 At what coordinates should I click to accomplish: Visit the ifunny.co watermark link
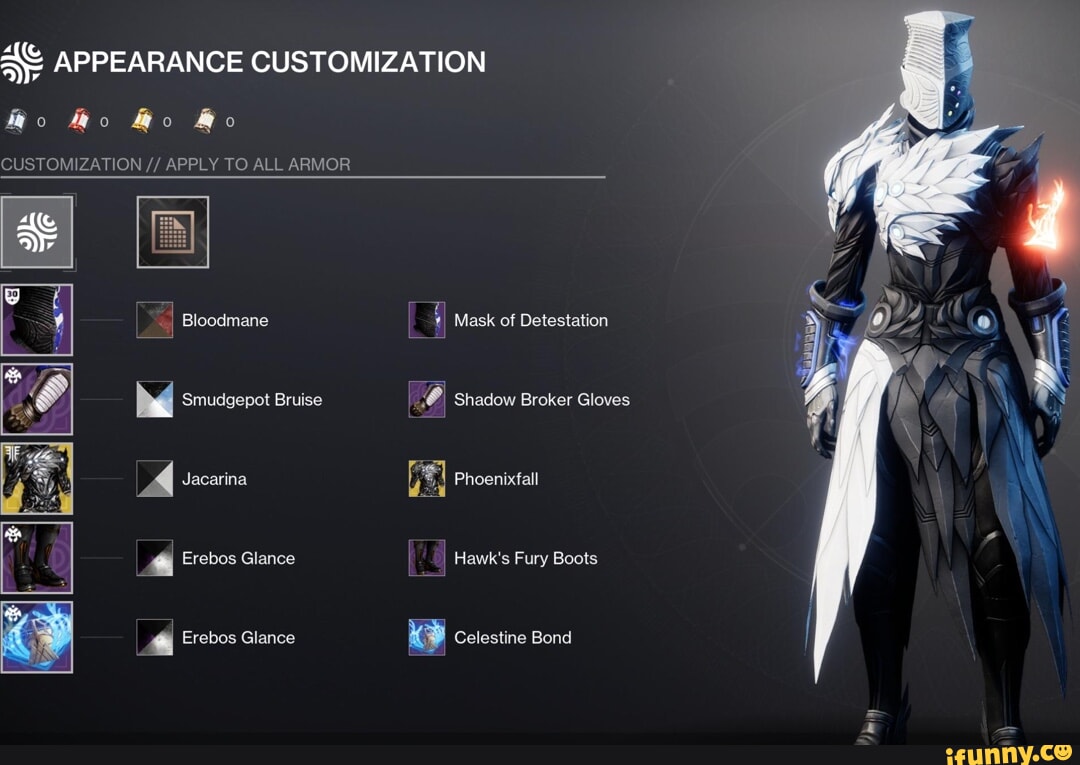[1010, 750]
